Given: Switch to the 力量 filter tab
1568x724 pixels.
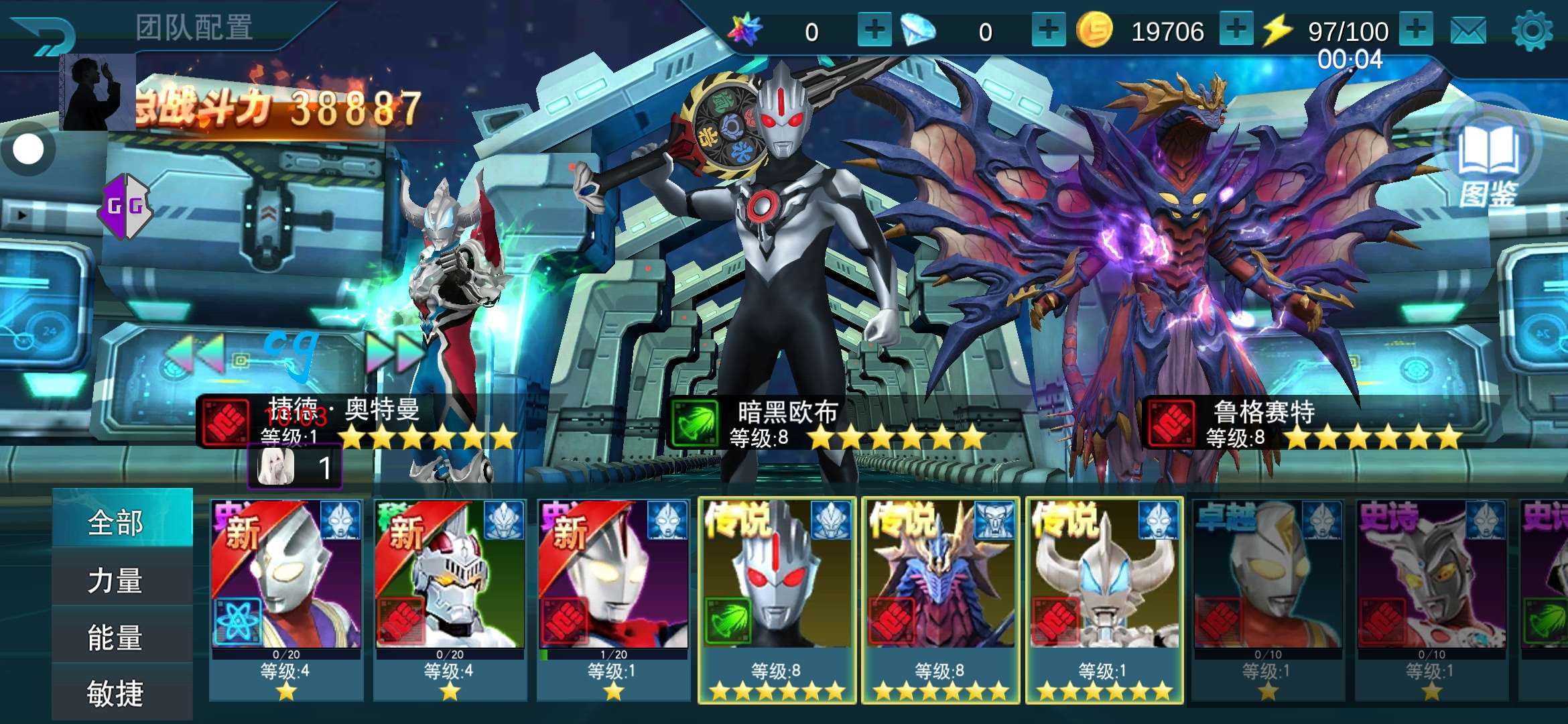Looking at the screenshot, I should click(x=115, y=580).
